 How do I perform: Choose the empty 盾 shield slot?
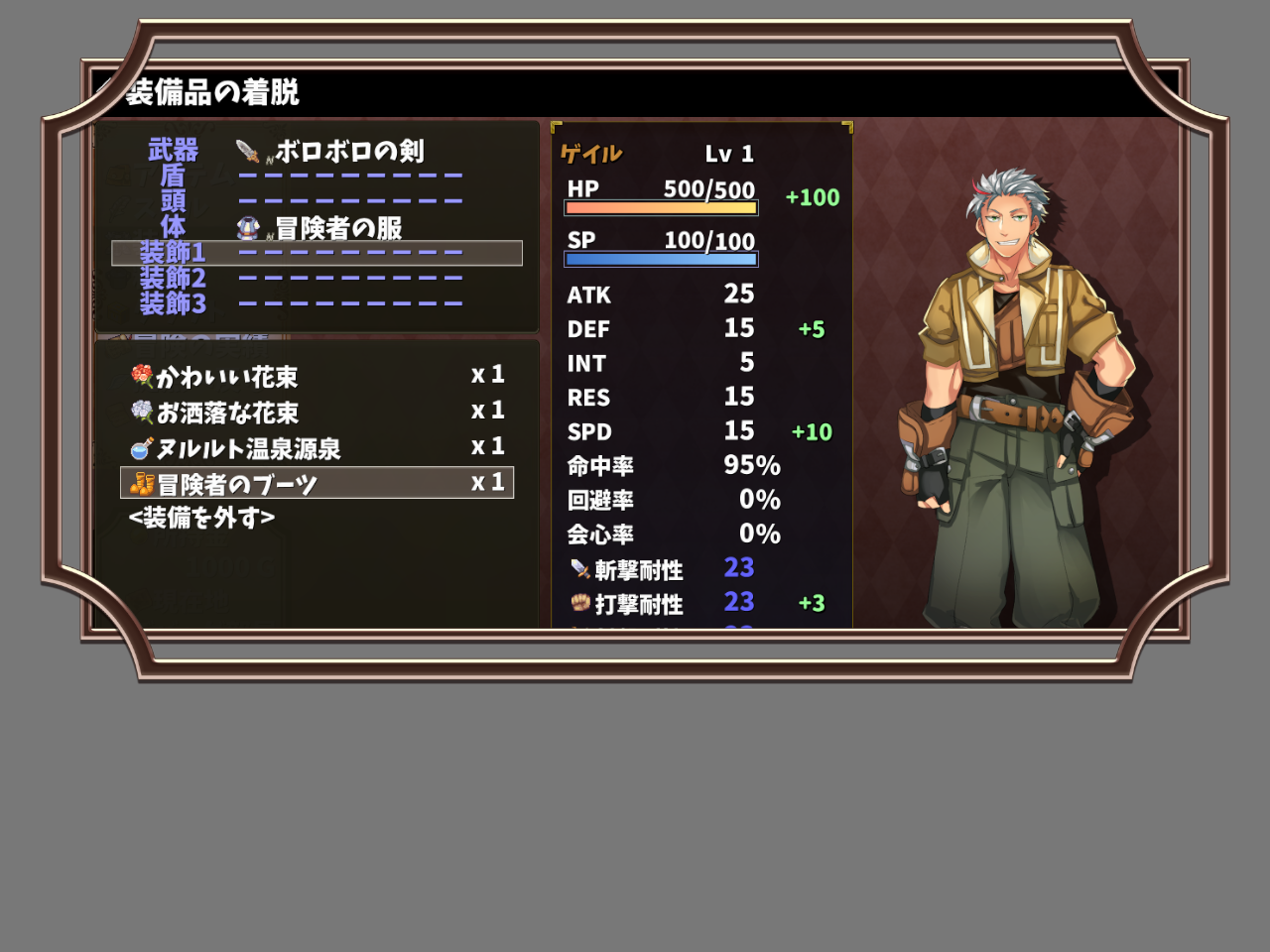(317, 177)
